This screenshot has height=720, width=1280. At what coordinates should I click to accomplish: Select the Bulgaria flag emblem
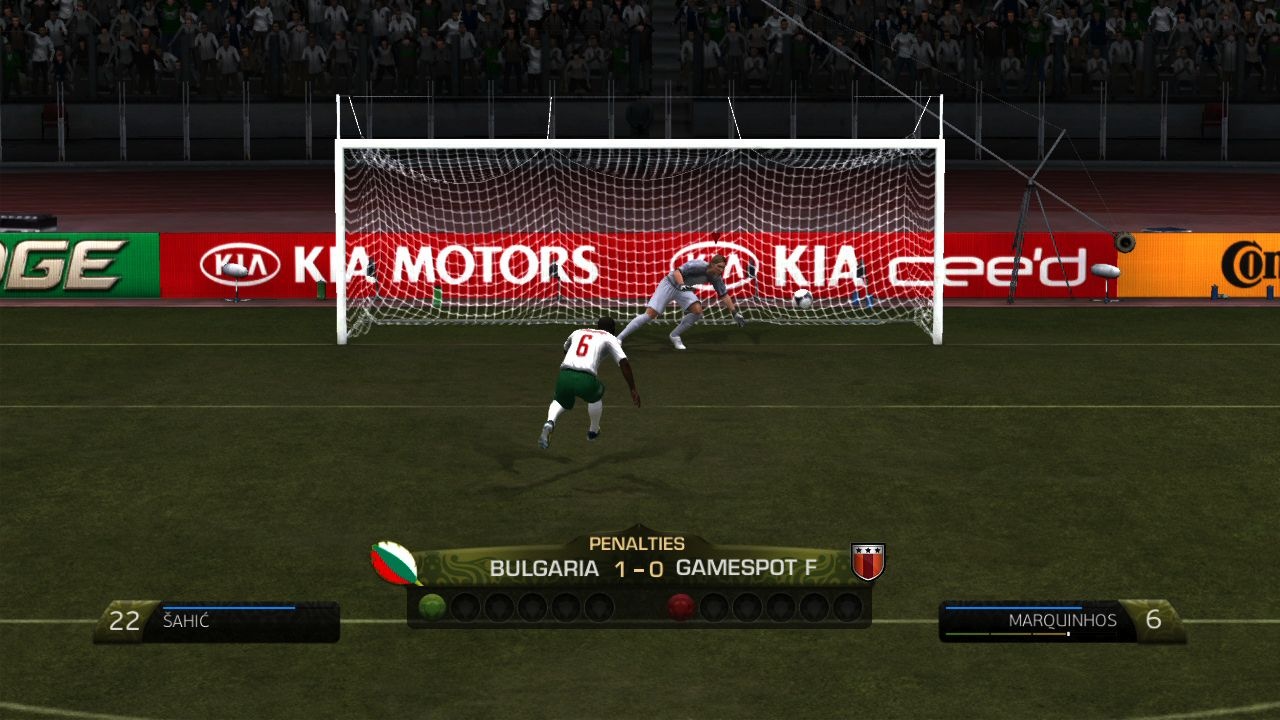point(394,561)
